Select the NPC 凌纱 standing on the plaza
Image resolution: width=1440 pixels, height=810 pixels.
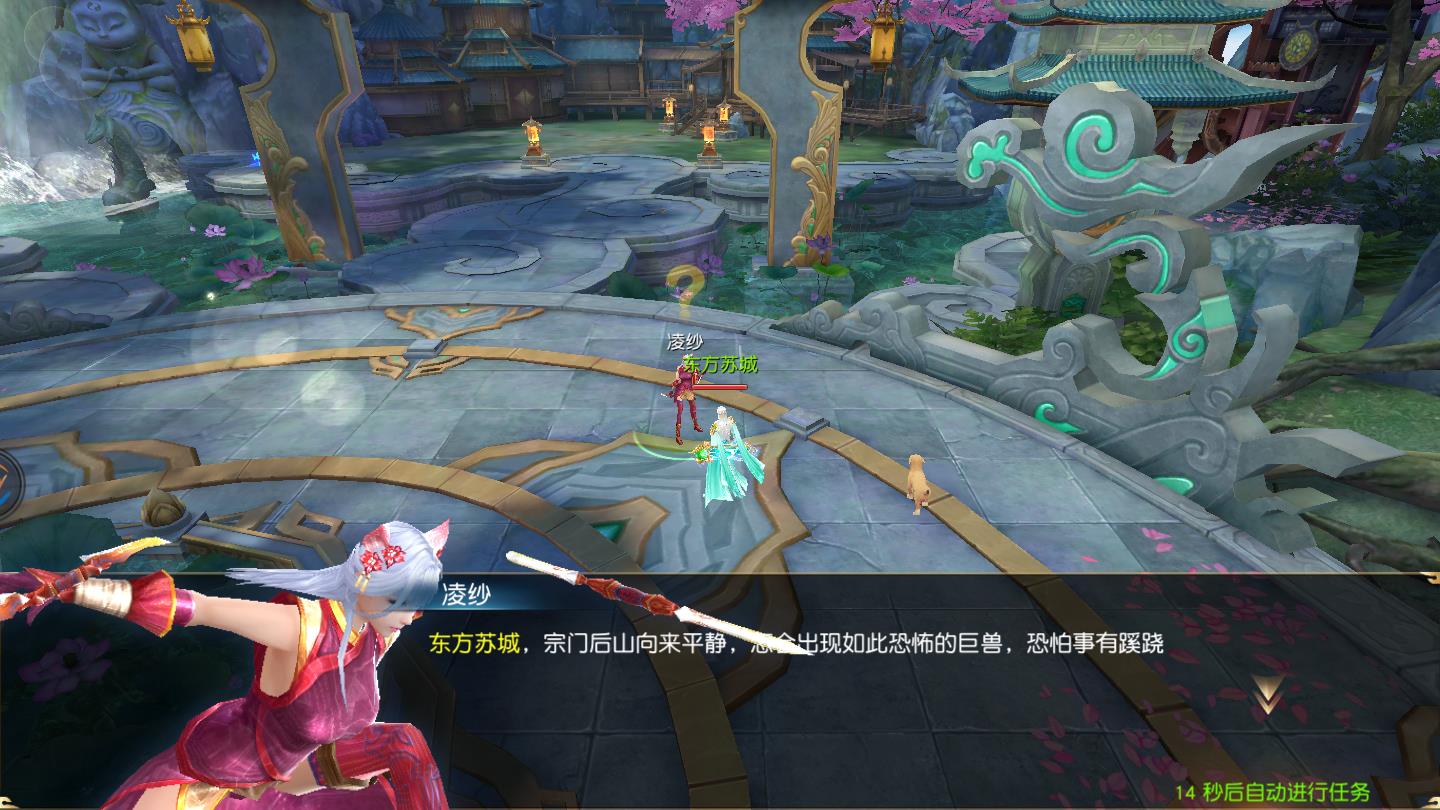(687, 415)
